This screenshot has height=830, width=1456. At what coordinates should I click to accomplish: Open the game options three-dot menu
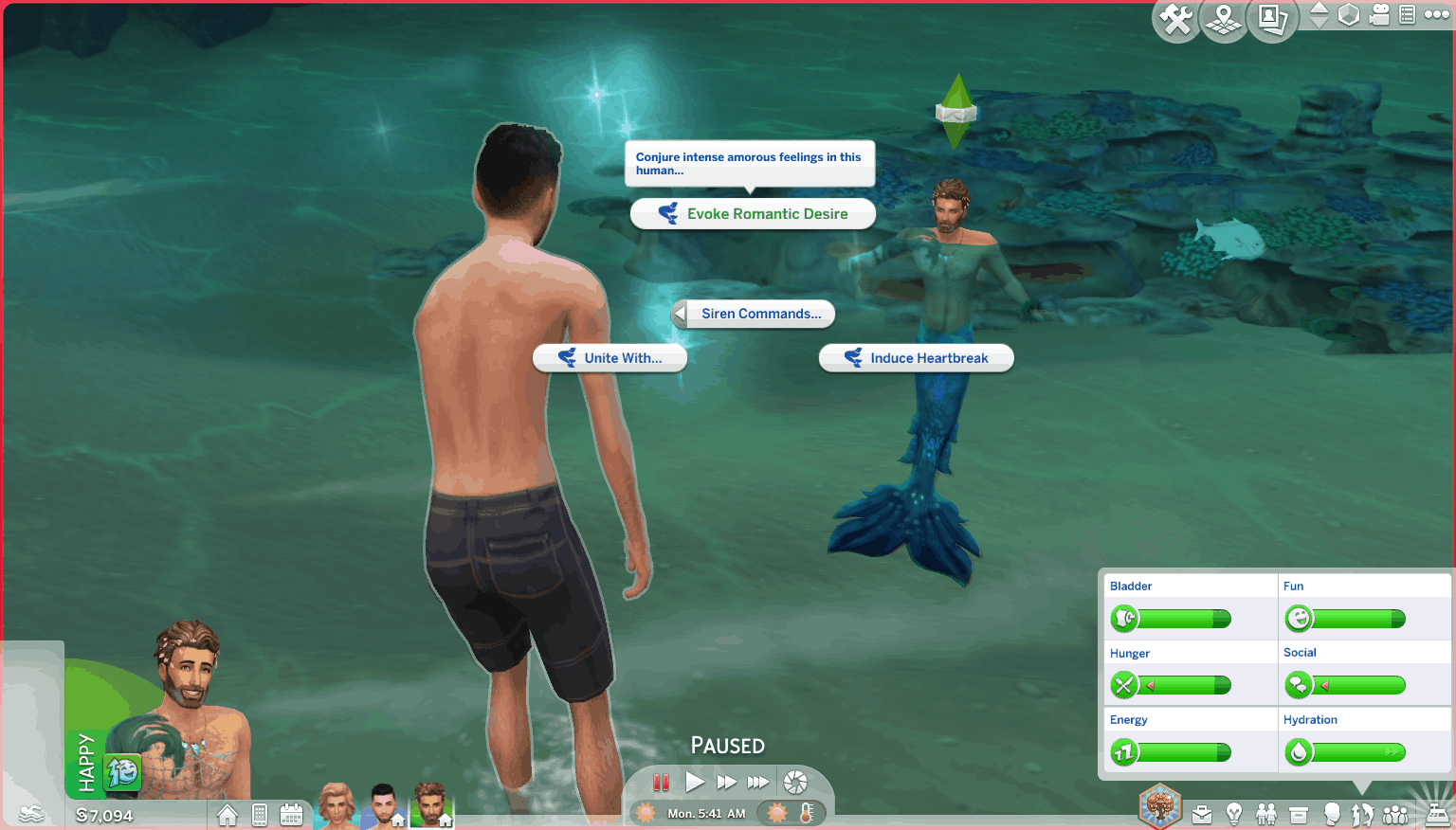1436,15
